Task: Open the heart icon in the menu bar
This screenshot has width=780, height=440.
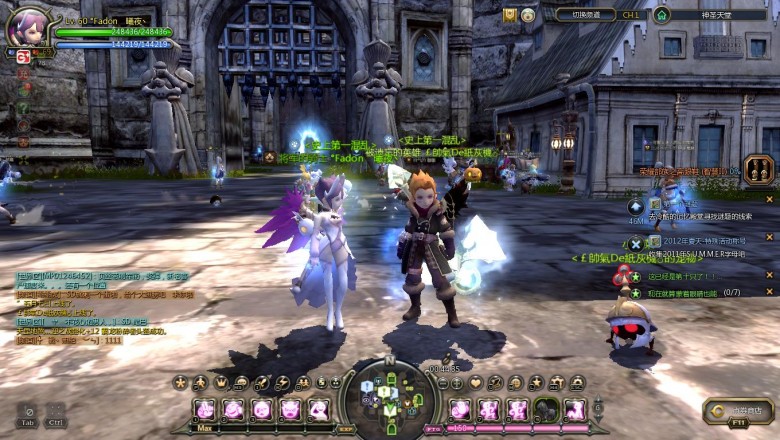Action: point(475,382)
